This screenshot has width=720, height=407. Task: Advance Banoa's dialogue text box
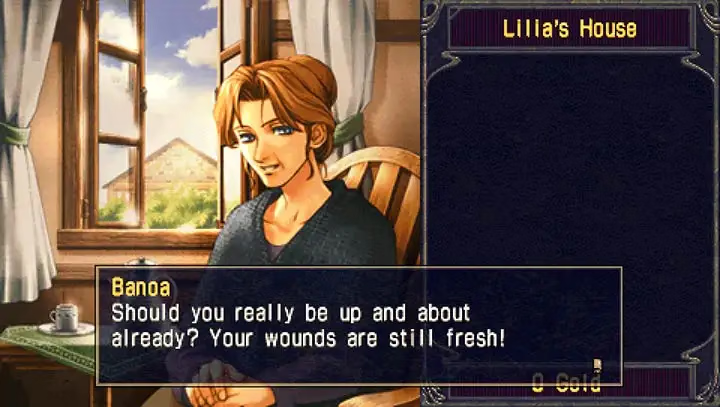(x=358, y=324)
